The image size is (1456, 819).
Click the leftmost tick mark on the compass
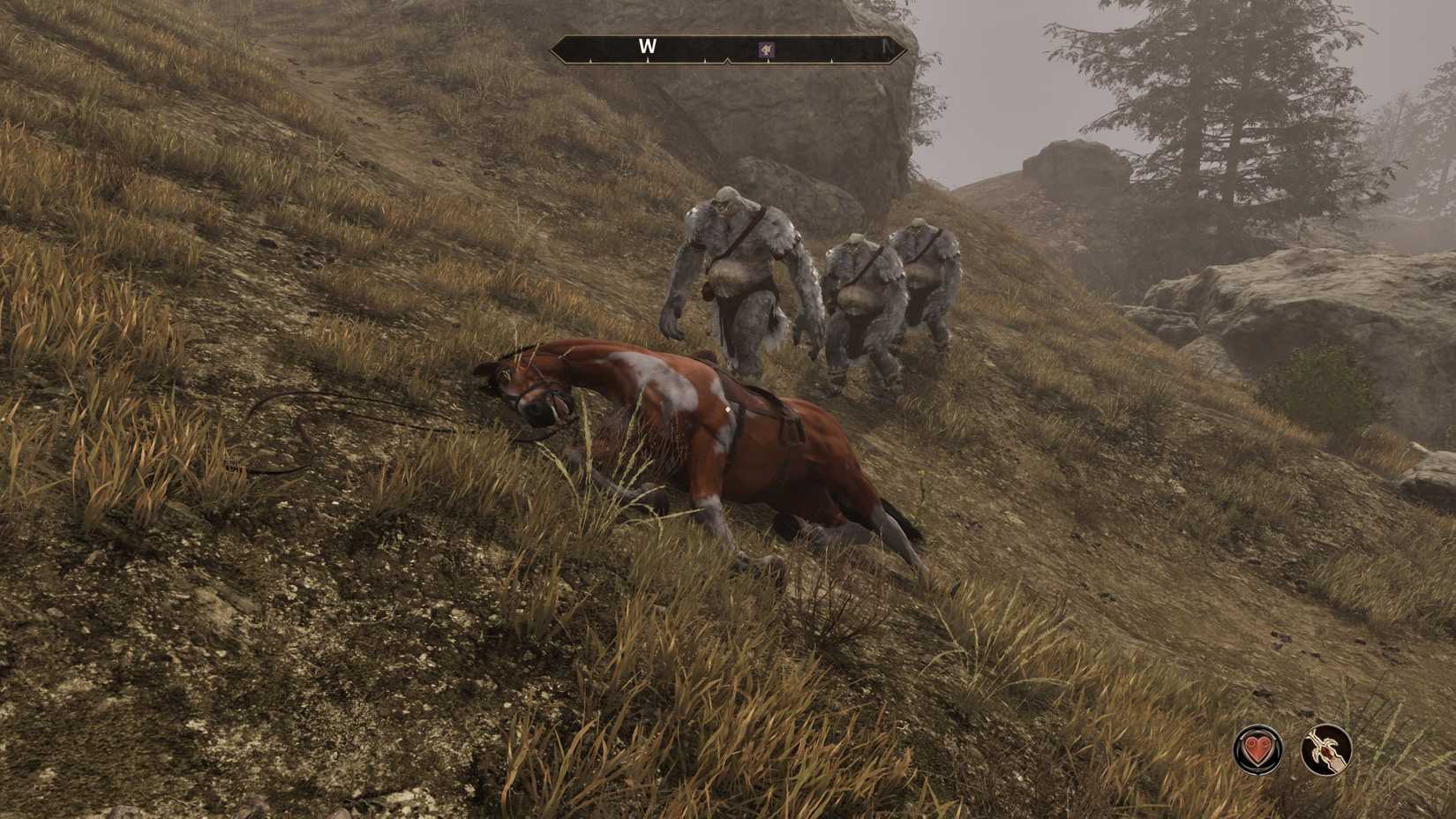pyautogui.click(x=591, y=59)
